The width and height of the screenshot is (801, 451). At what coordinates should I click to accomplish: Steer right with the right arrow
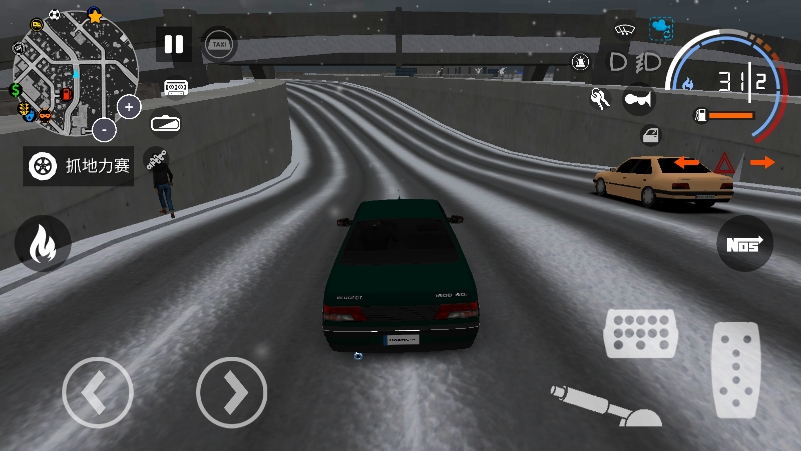pyautogui.click(x=231, y=393)
